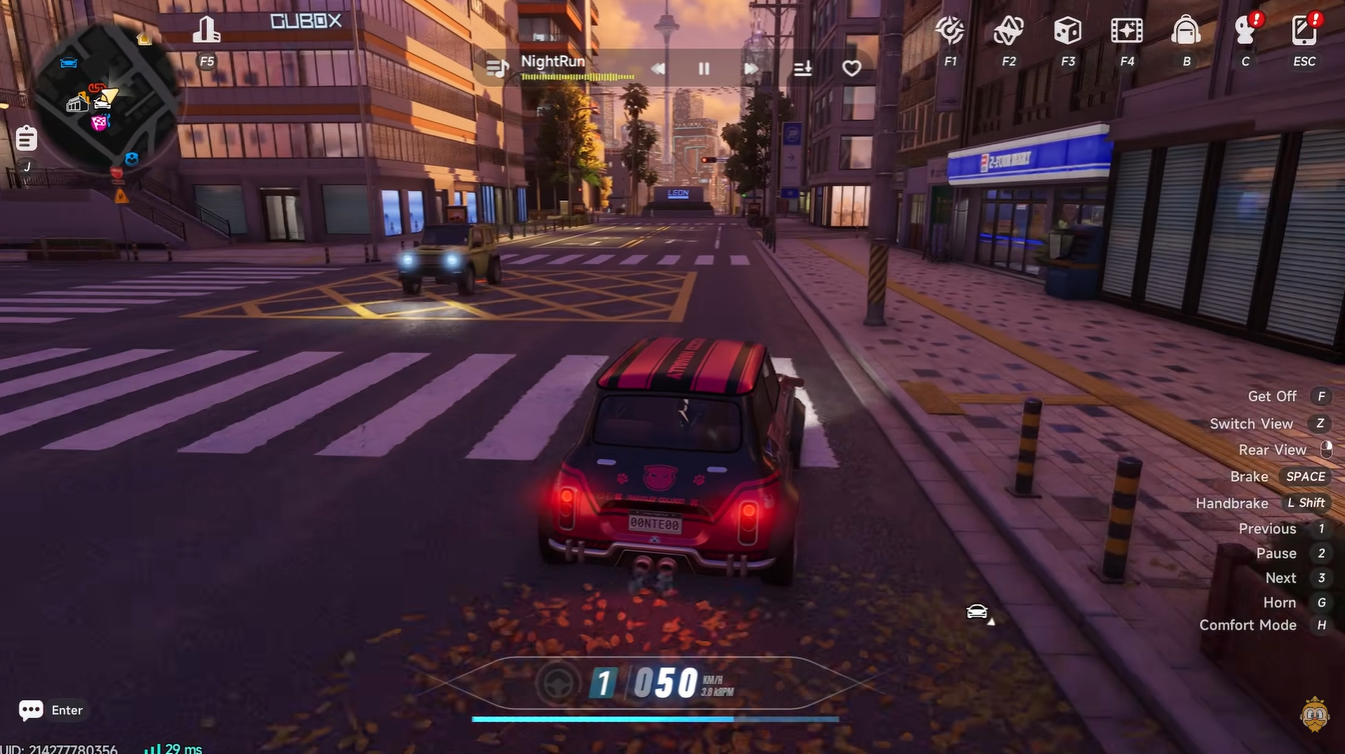Activate the Horn option

[1279, 602]
